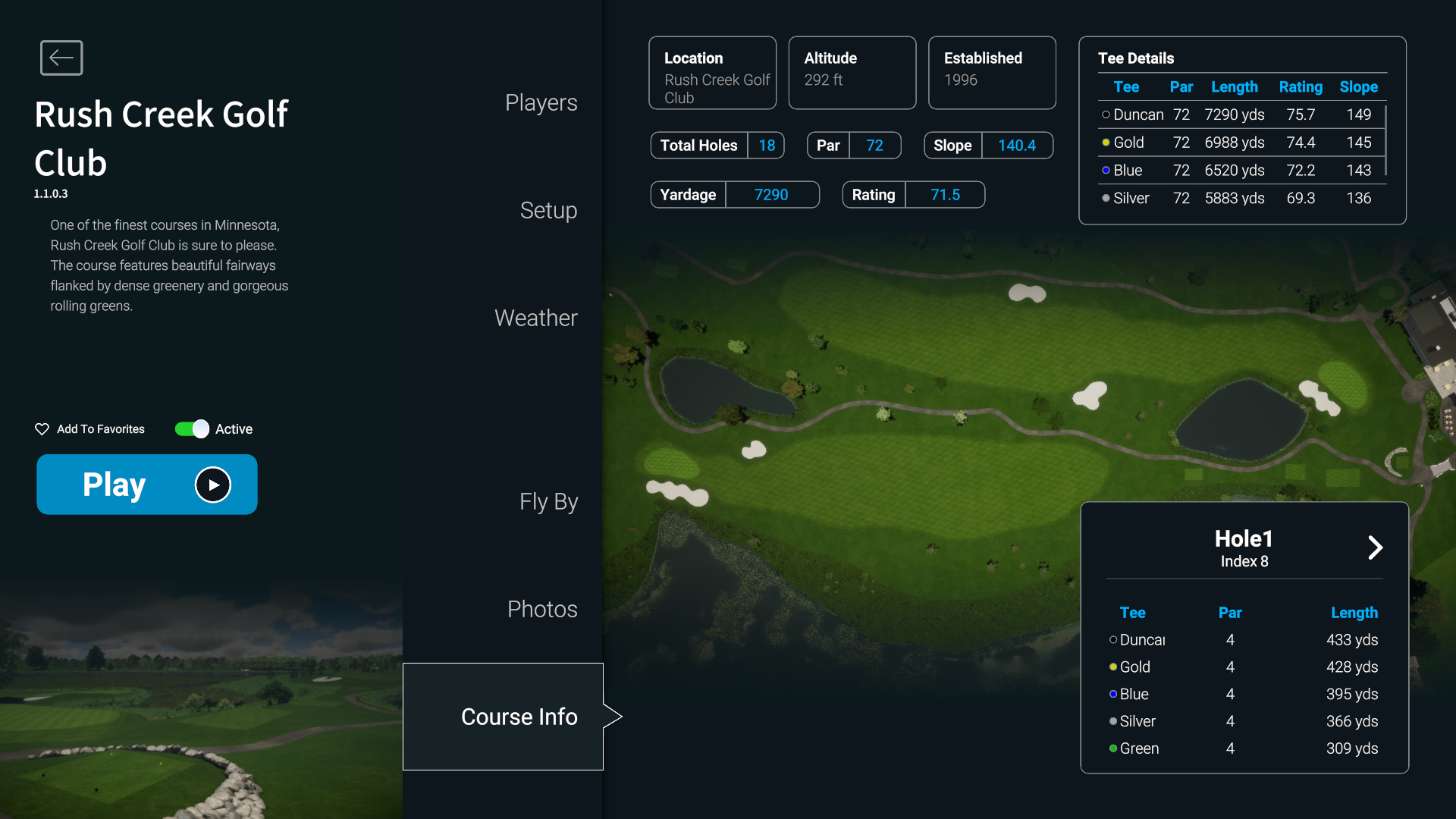The image size is (1456, 819).
Task: Click the heart icon next to Add To Favorites
Action: pyautogui.click(x=42, y=428)
